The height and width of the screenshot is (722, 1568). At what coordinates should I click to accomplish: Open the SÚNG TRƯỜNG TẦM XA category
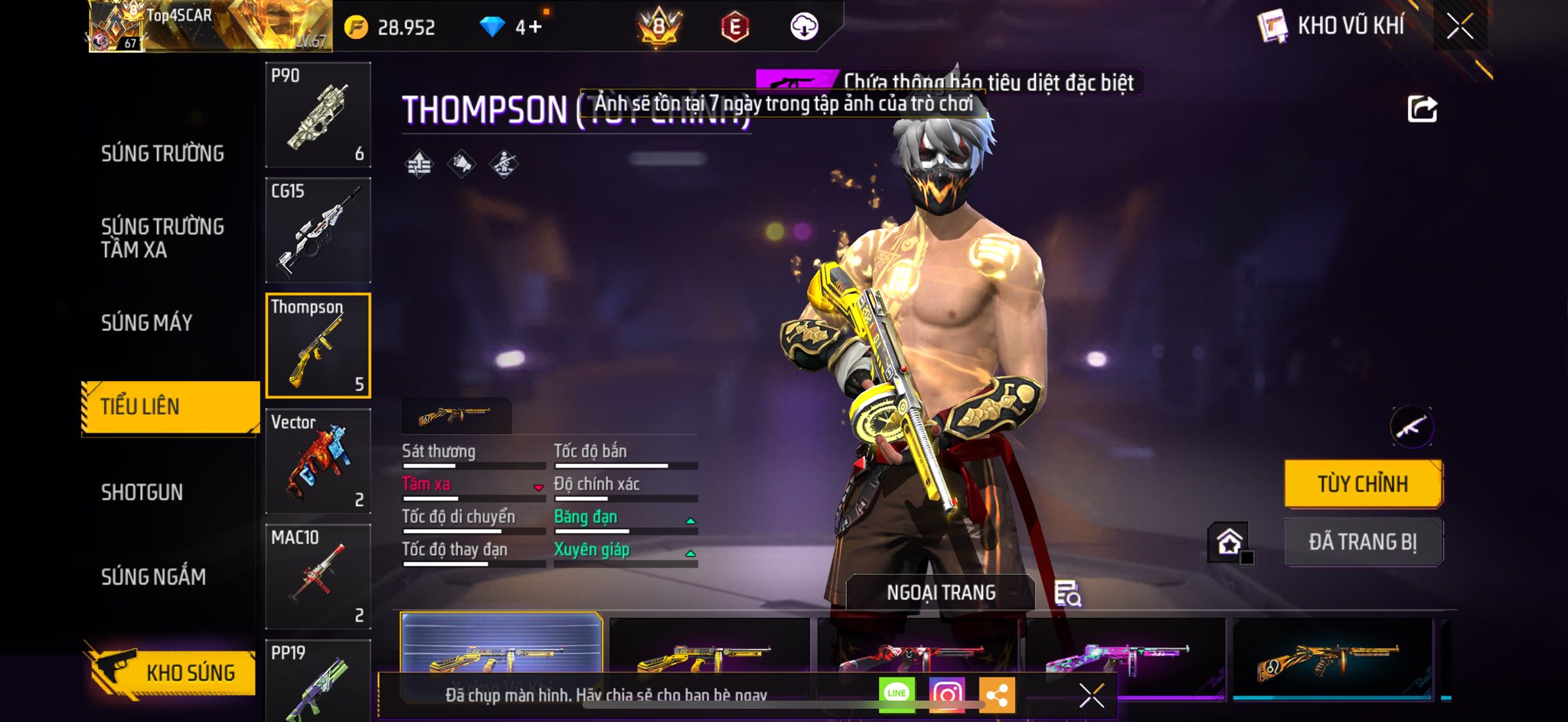click(x=162, y=238)
